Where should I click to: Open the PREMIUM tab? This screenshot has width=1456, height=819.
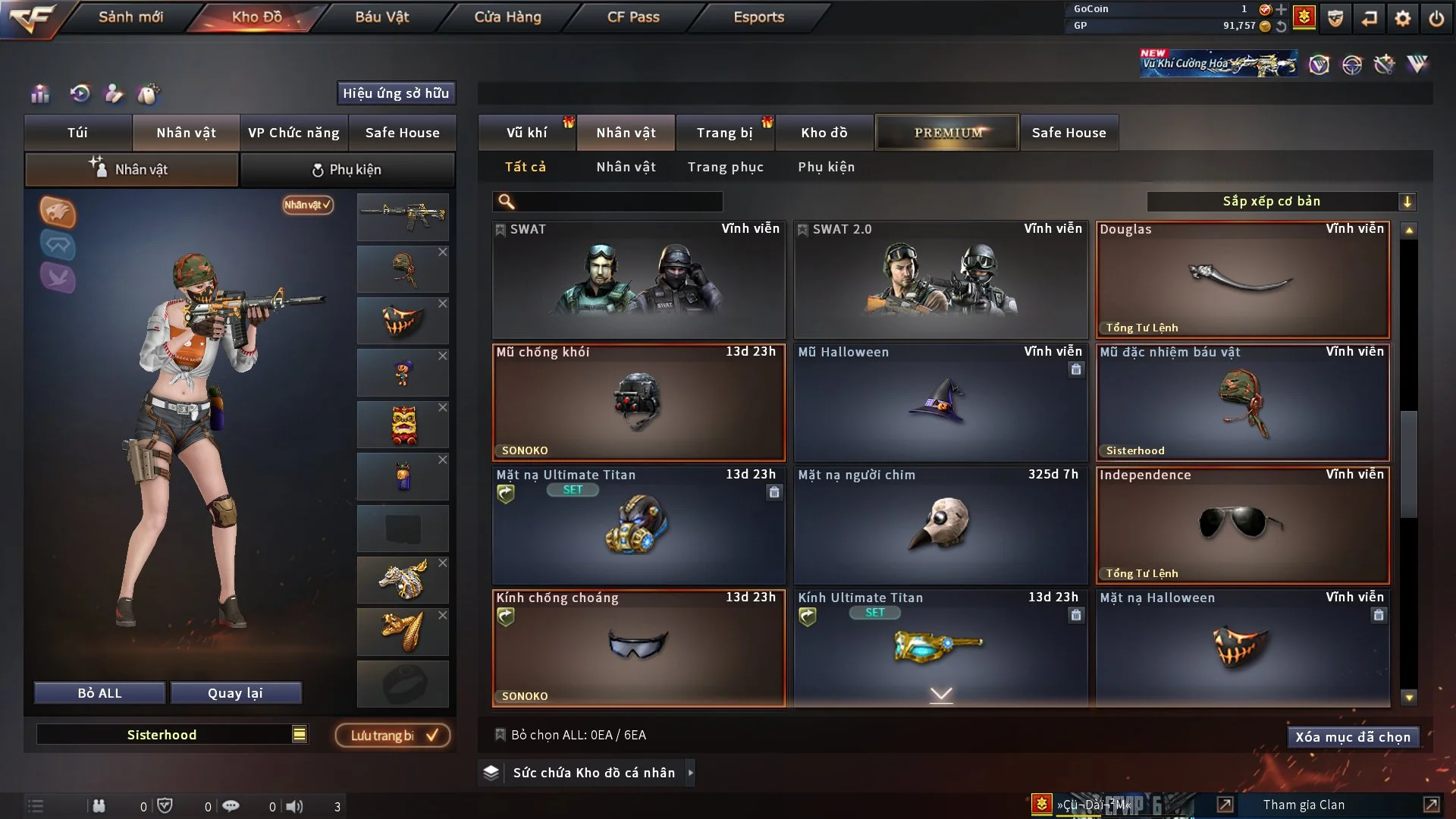(947, 133)
